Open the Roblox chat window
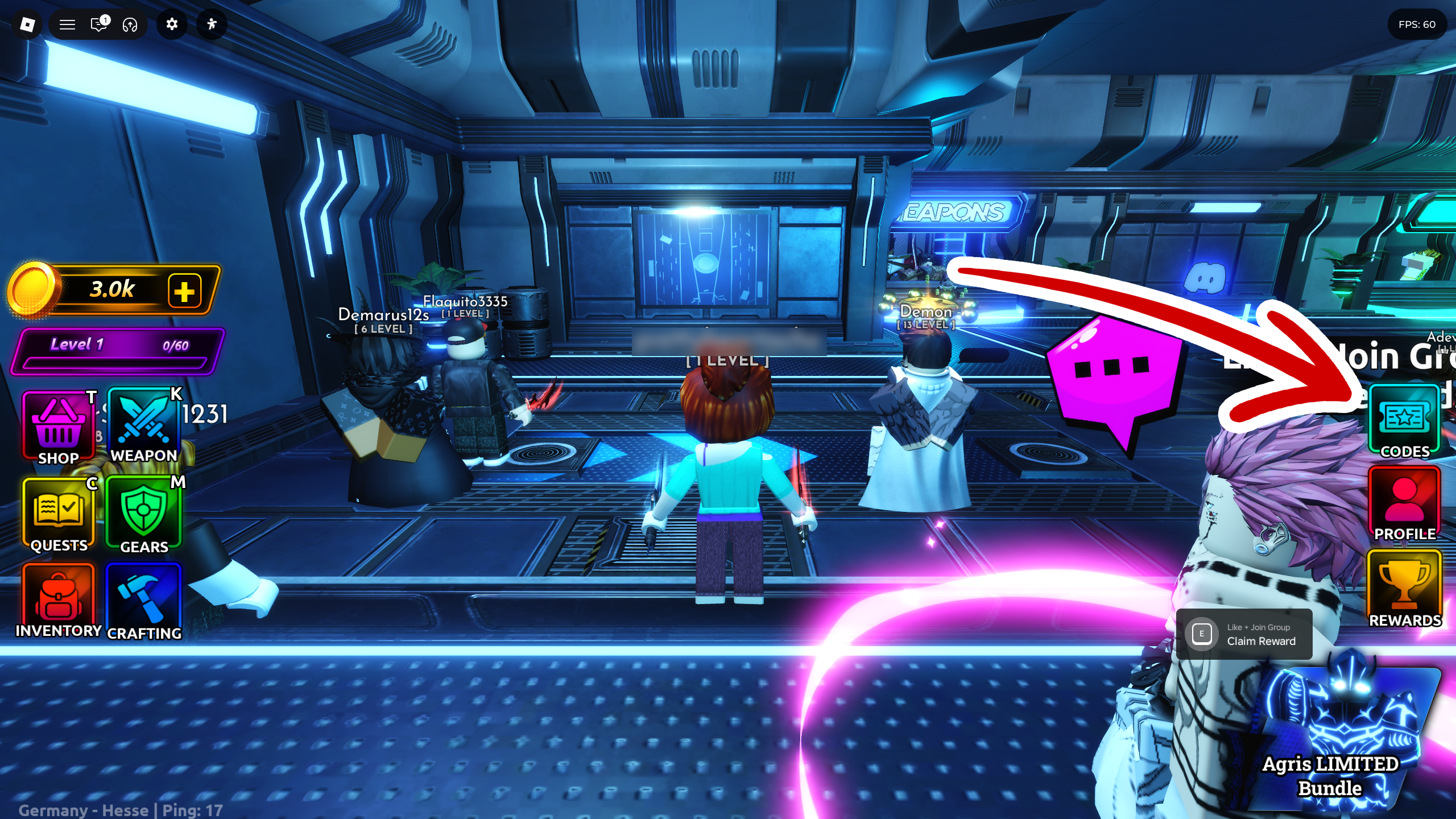Image resolution: width=1456 pixels, height=819 pixels. 99,24
